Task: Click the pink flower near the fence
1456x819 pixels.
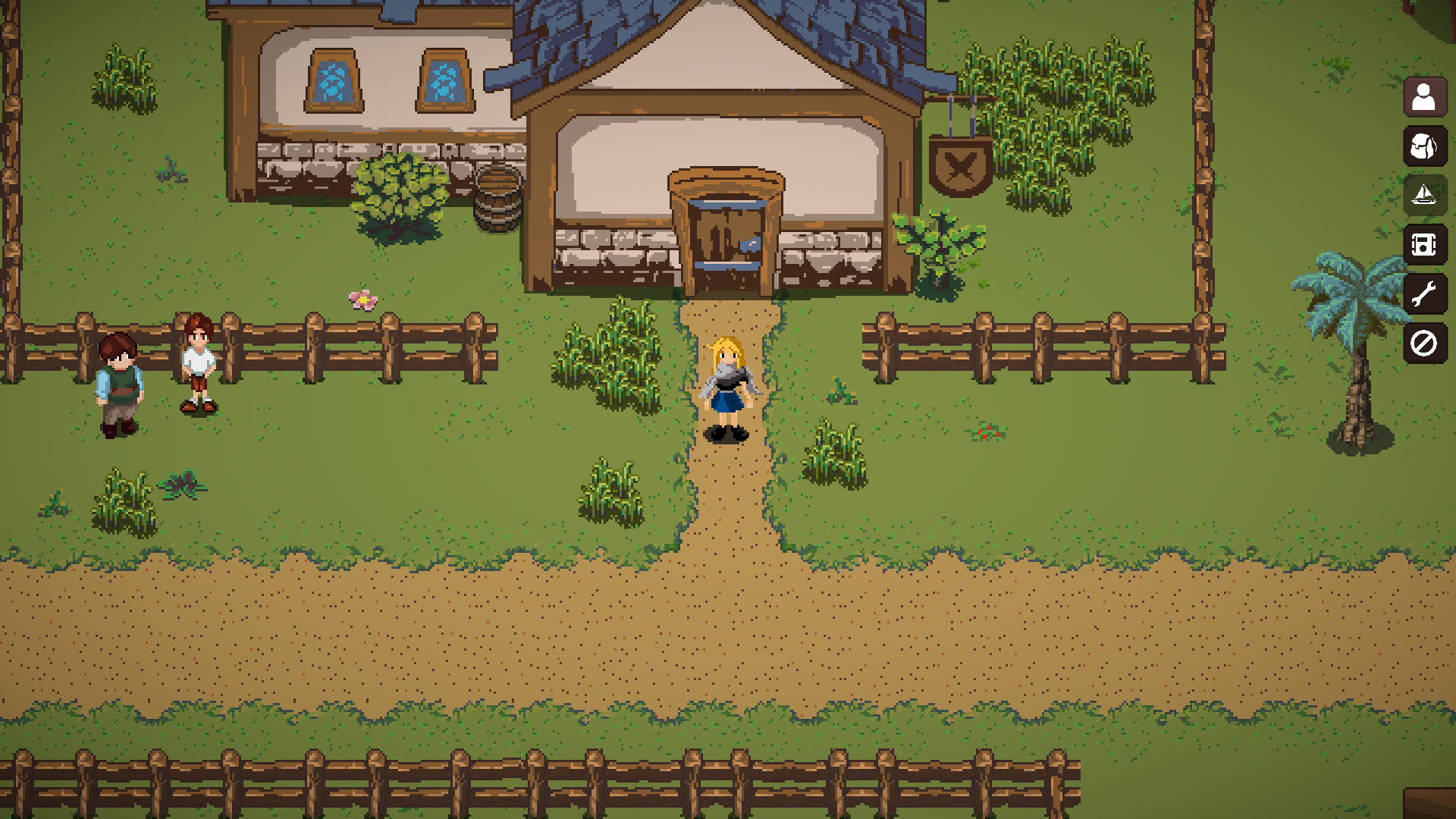Action: [x=362, y=300]
